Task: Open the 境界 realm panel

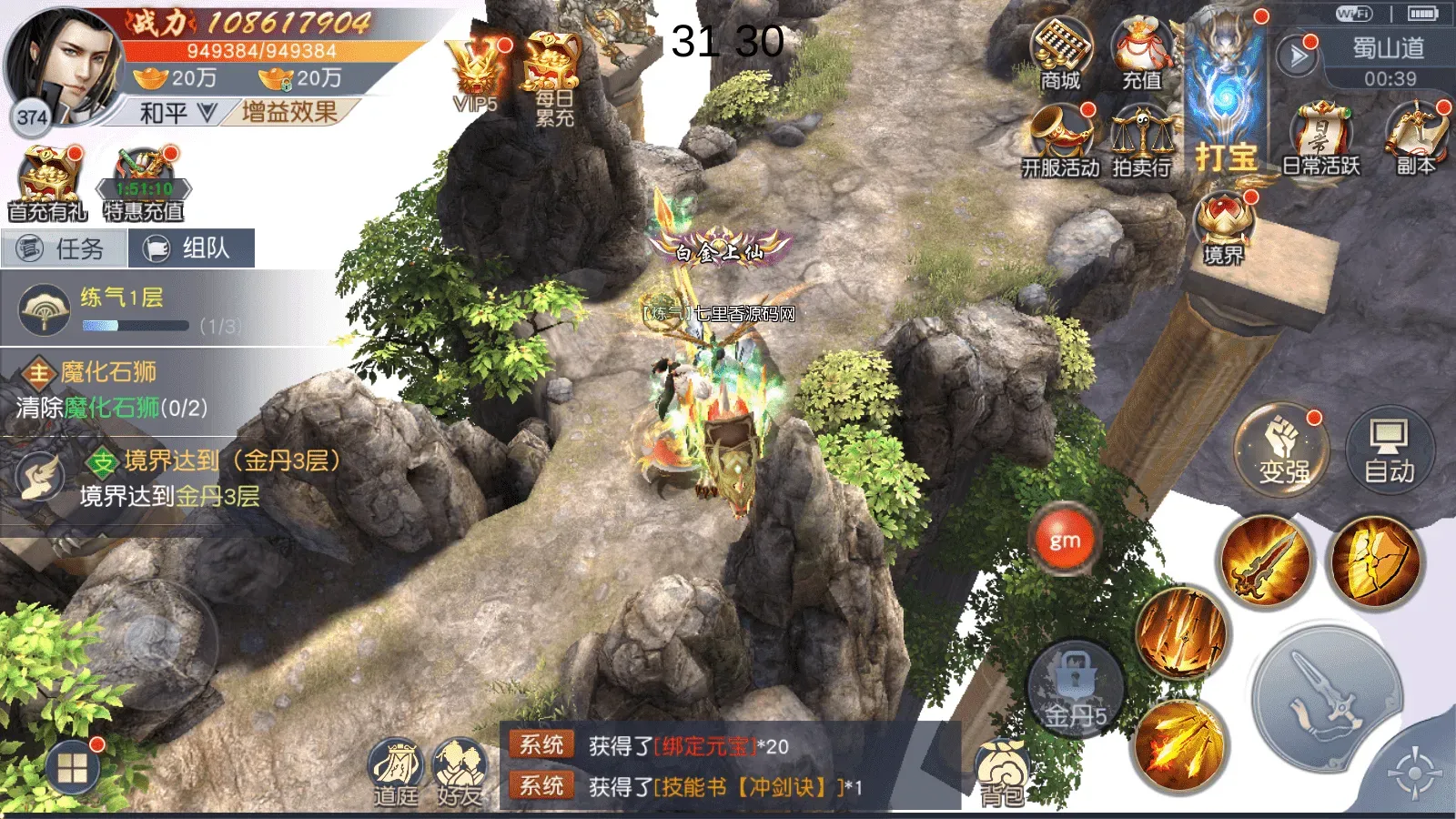Action: 1224,227
